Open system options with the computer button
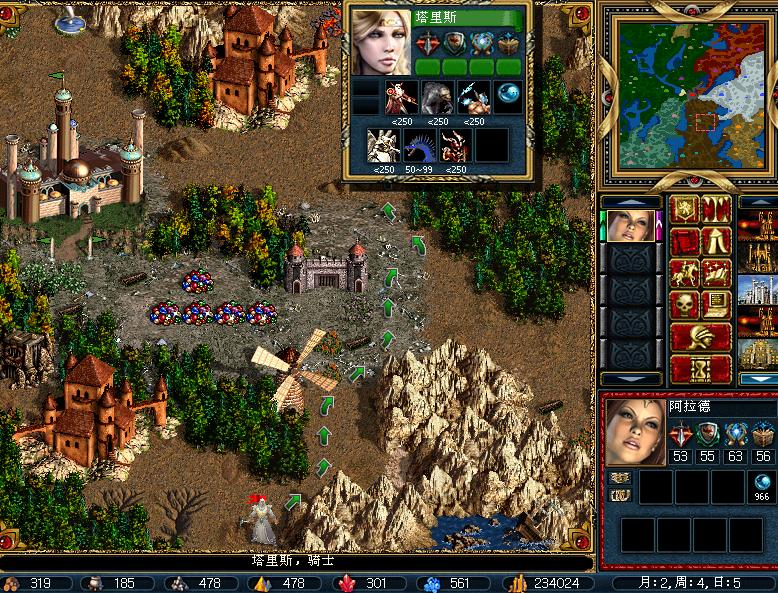The height and width of the screenshot is (593, 778). (x=716, y=304)
